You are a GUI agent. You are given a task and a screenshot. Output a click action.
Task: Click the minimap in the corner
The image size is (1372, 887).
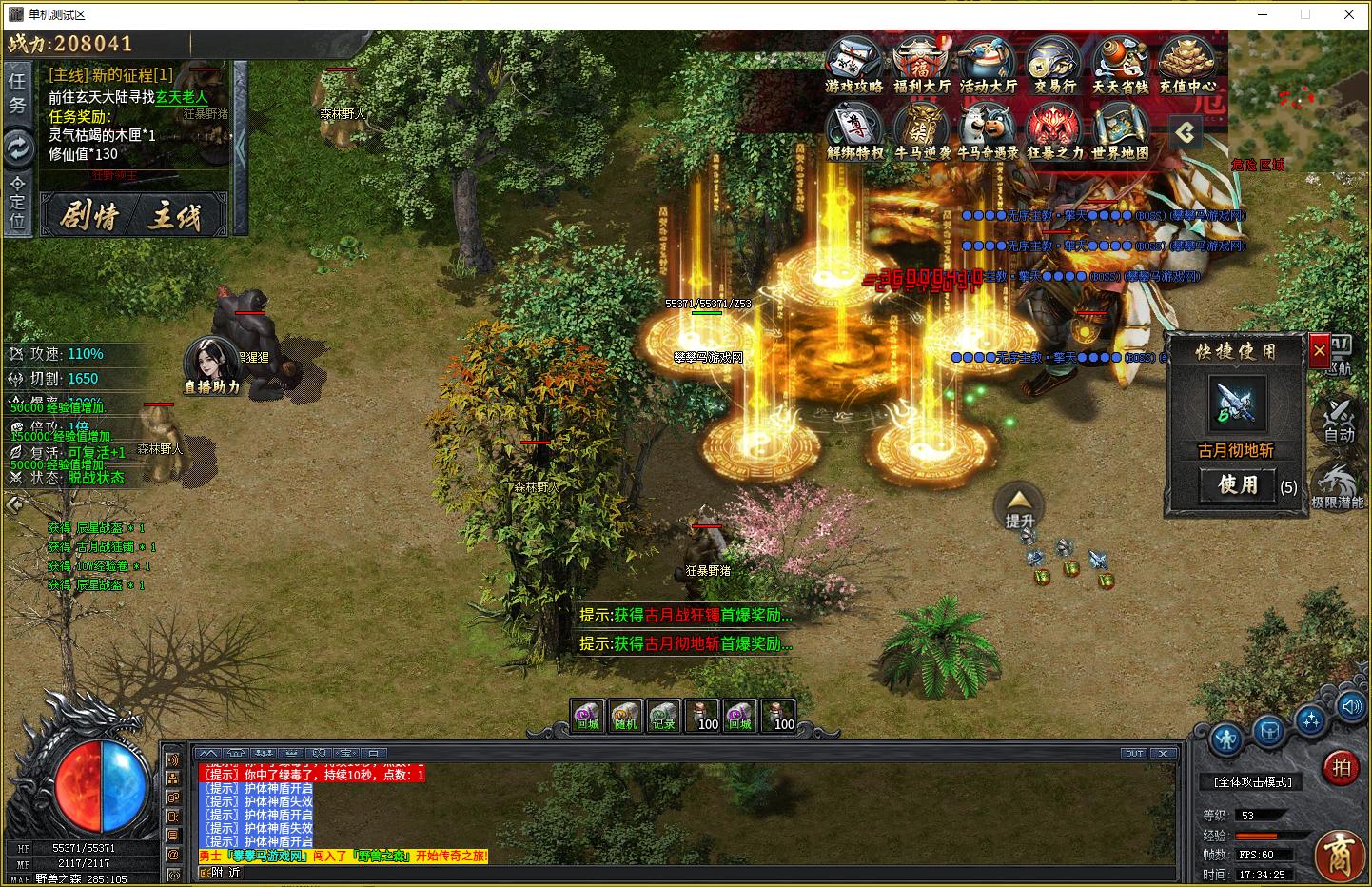click(x=1299, y=100)
